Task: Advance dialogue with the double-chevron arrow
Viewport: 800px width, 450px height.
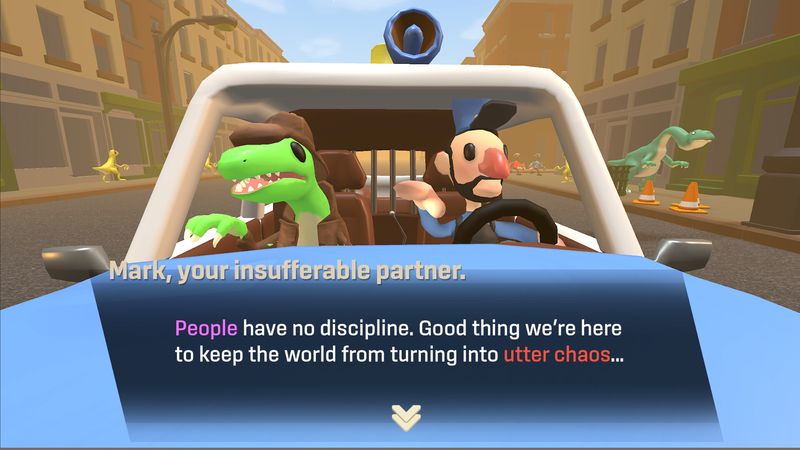Action: (406, 417)
